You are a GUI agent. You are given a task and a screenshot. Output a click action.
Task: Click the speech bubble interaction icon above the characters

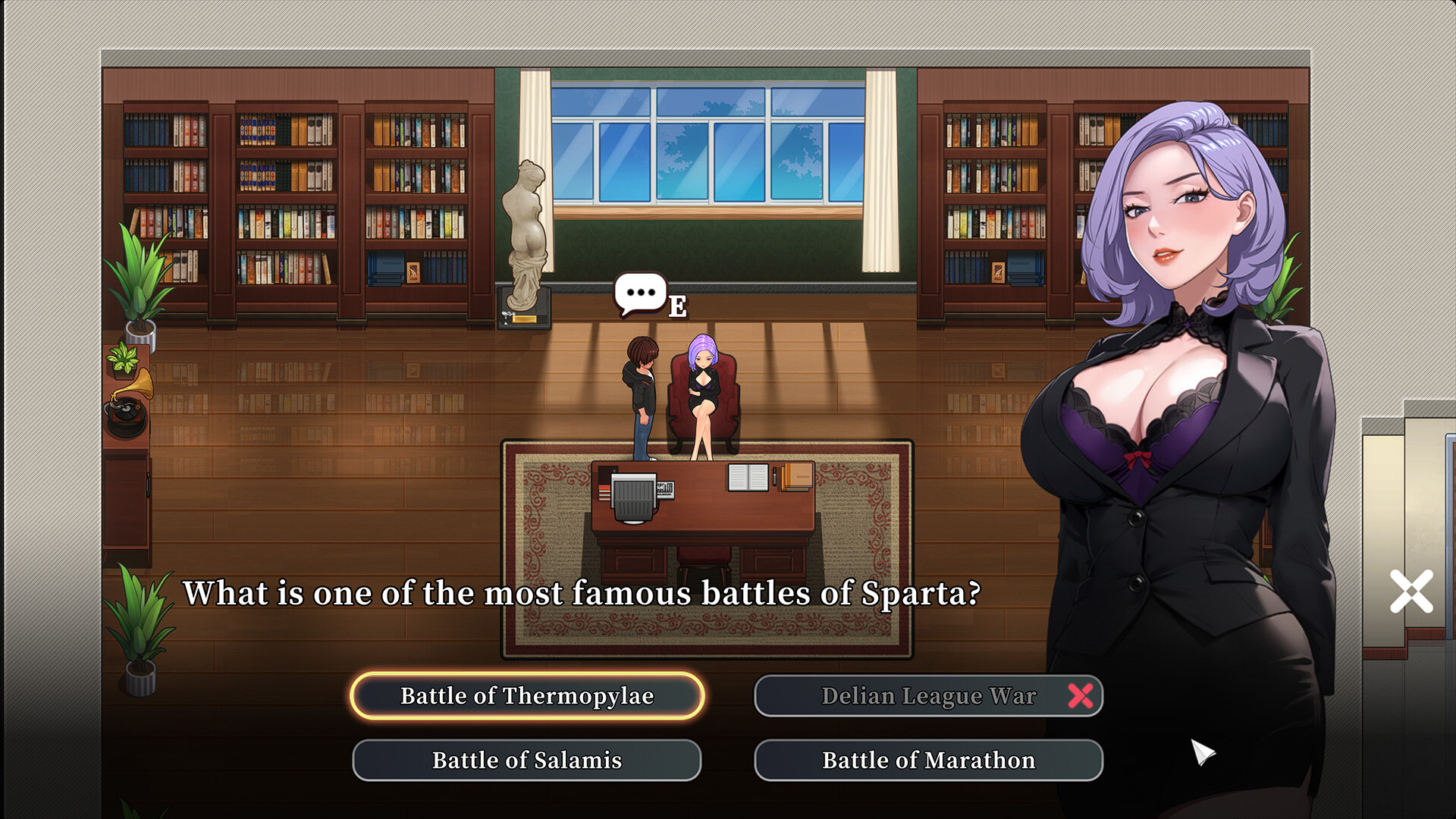pos(639,290)
